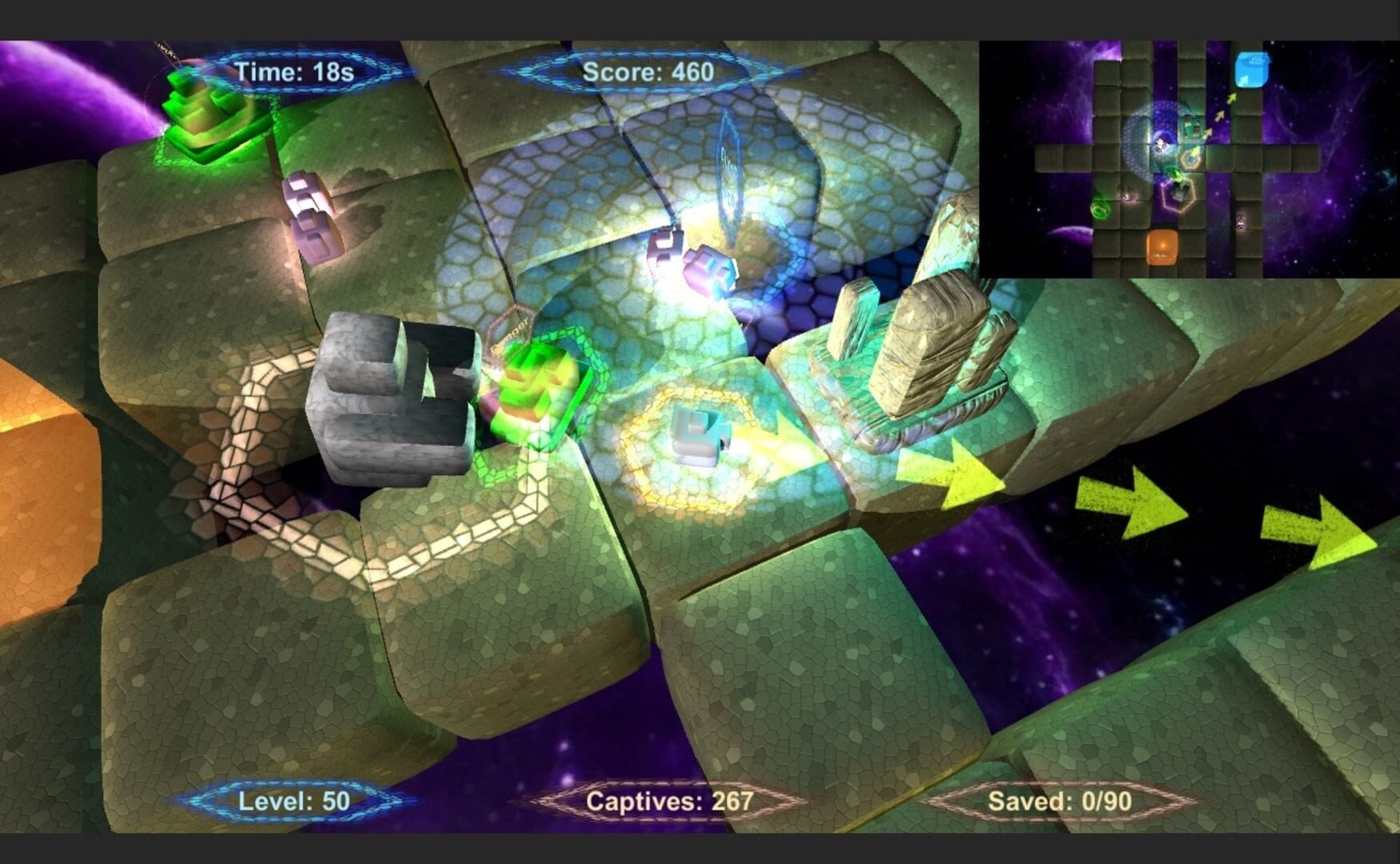The image size is (1400, 864).
Task: Click the orange cube on the minimap
Action: coord(1162,246)
